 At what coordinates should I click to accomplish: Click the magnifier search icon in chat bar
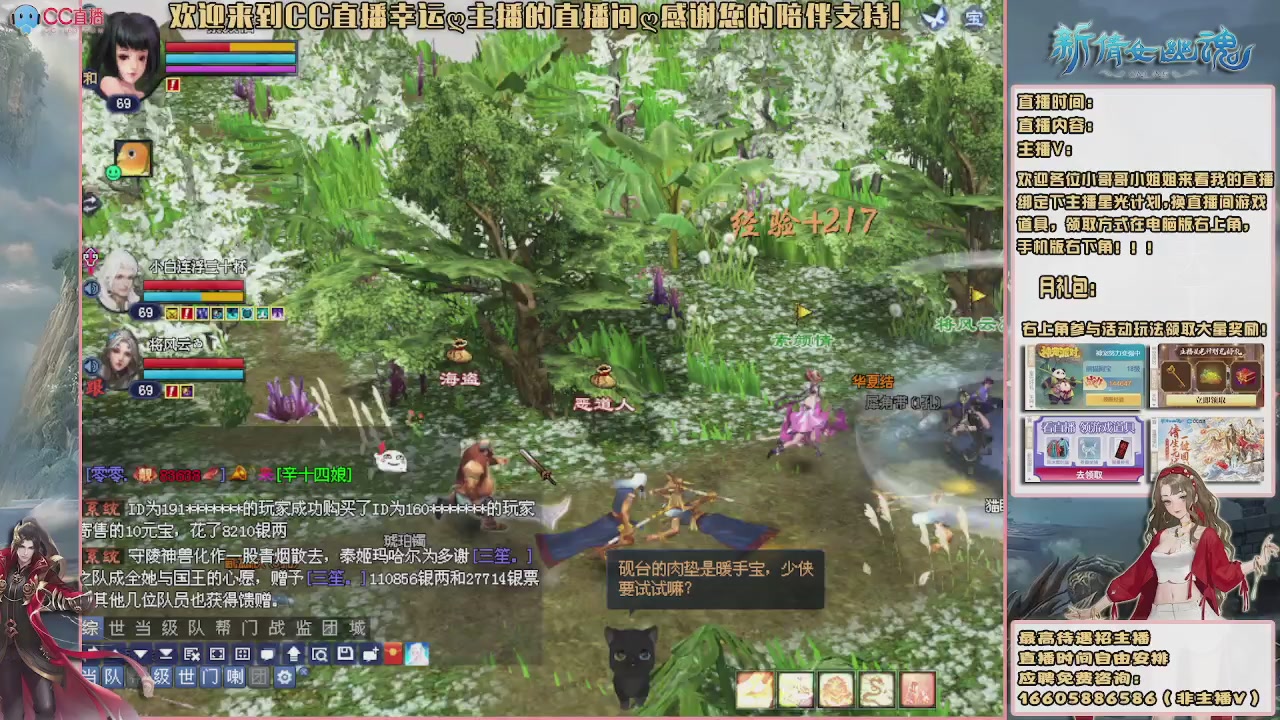coord(319,654)
